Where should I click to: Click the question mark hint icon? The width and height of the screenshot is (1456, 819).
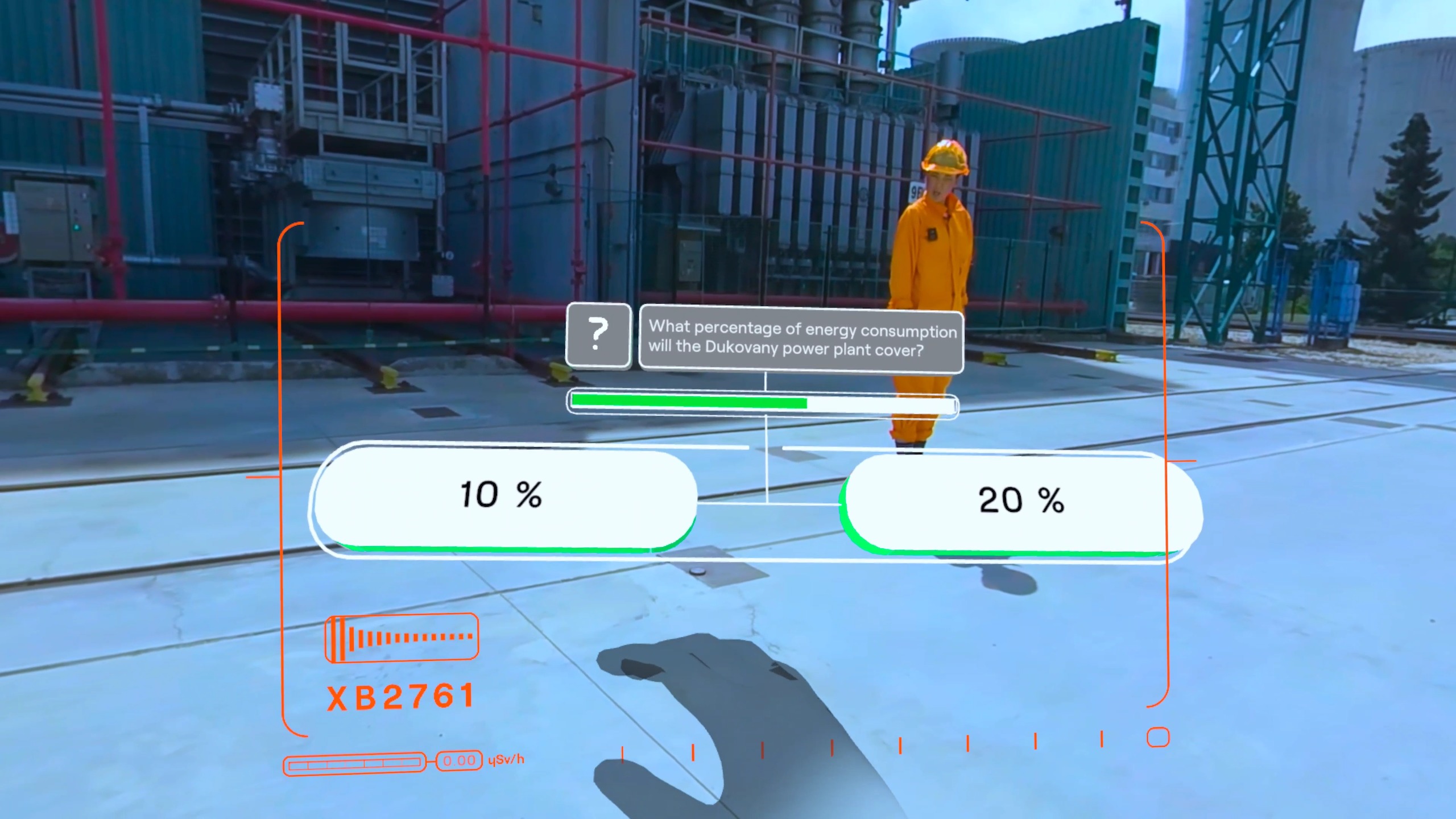click(598, 334)
